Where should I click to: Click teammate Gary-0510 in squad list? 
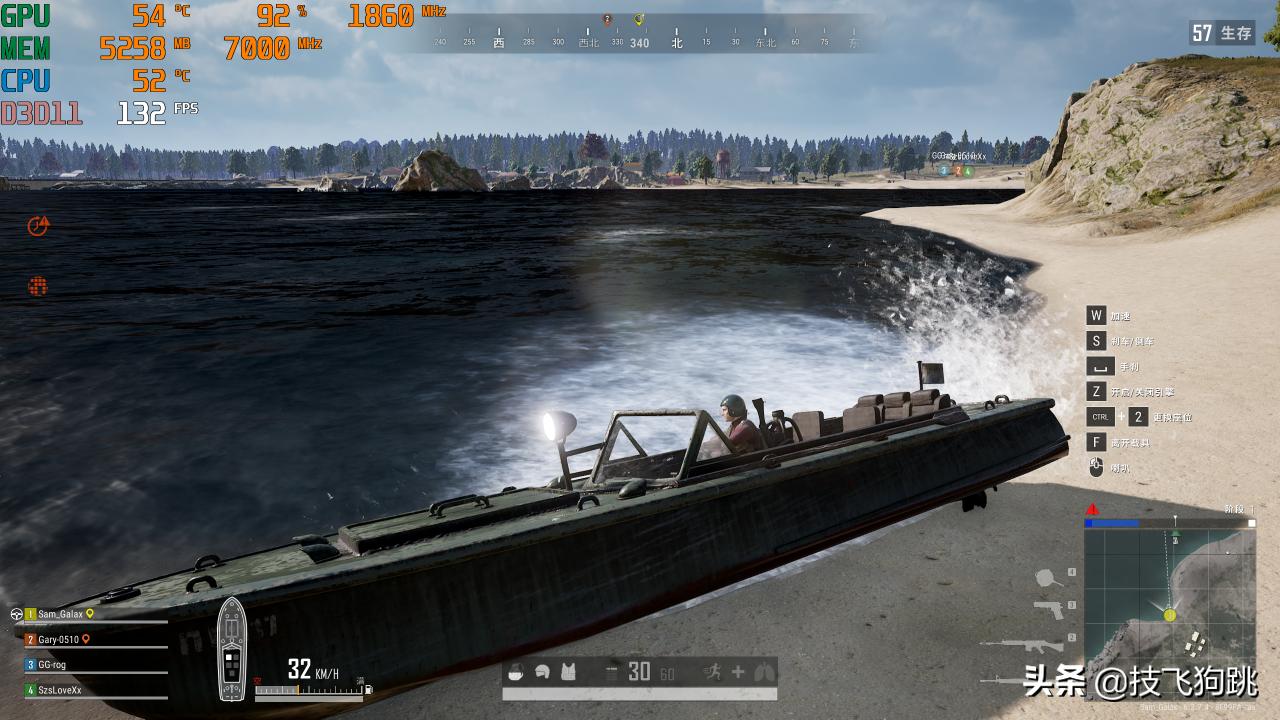[58, 639]
